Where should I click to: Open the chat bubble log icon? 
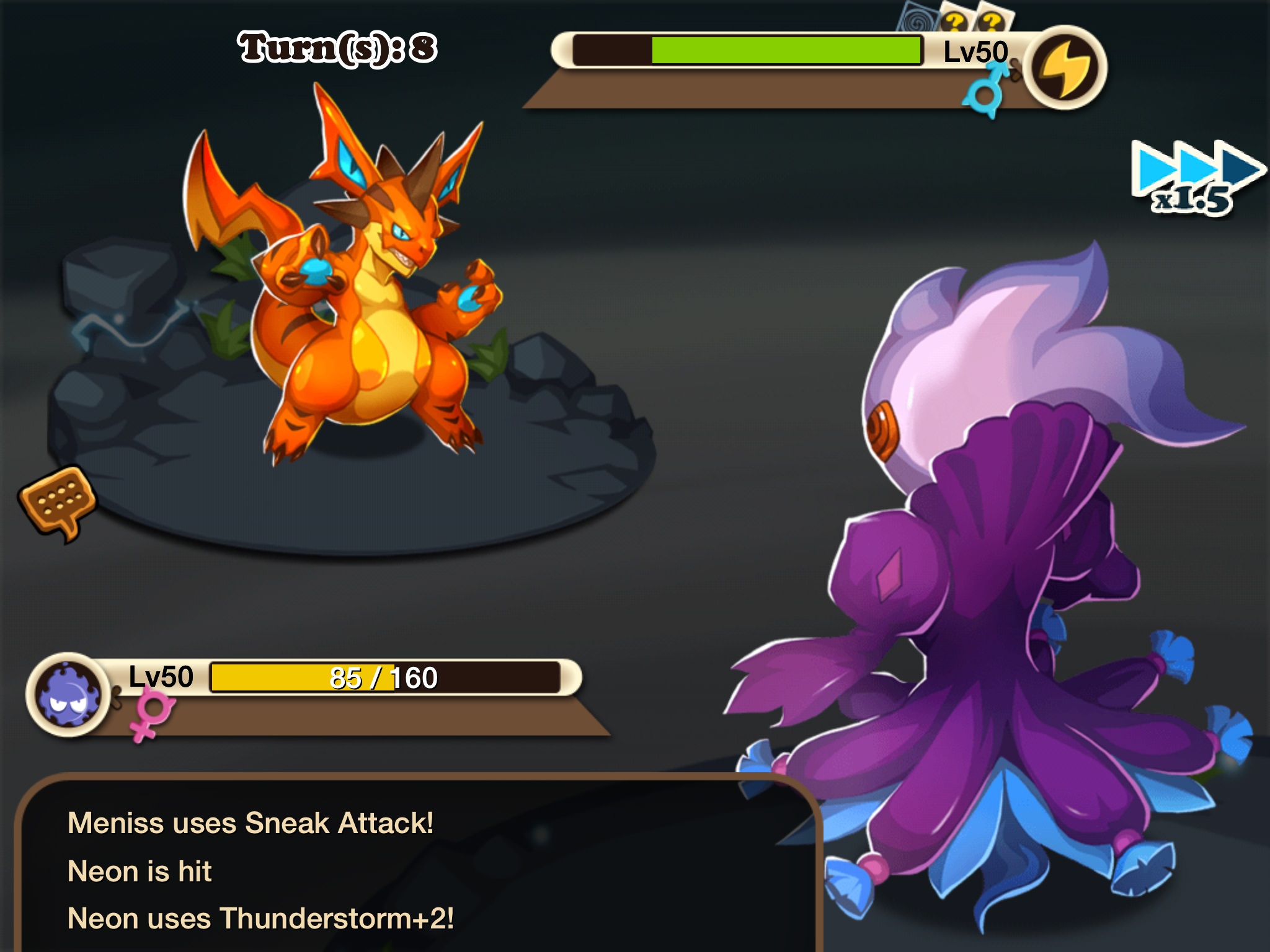[x=58, y=502]
